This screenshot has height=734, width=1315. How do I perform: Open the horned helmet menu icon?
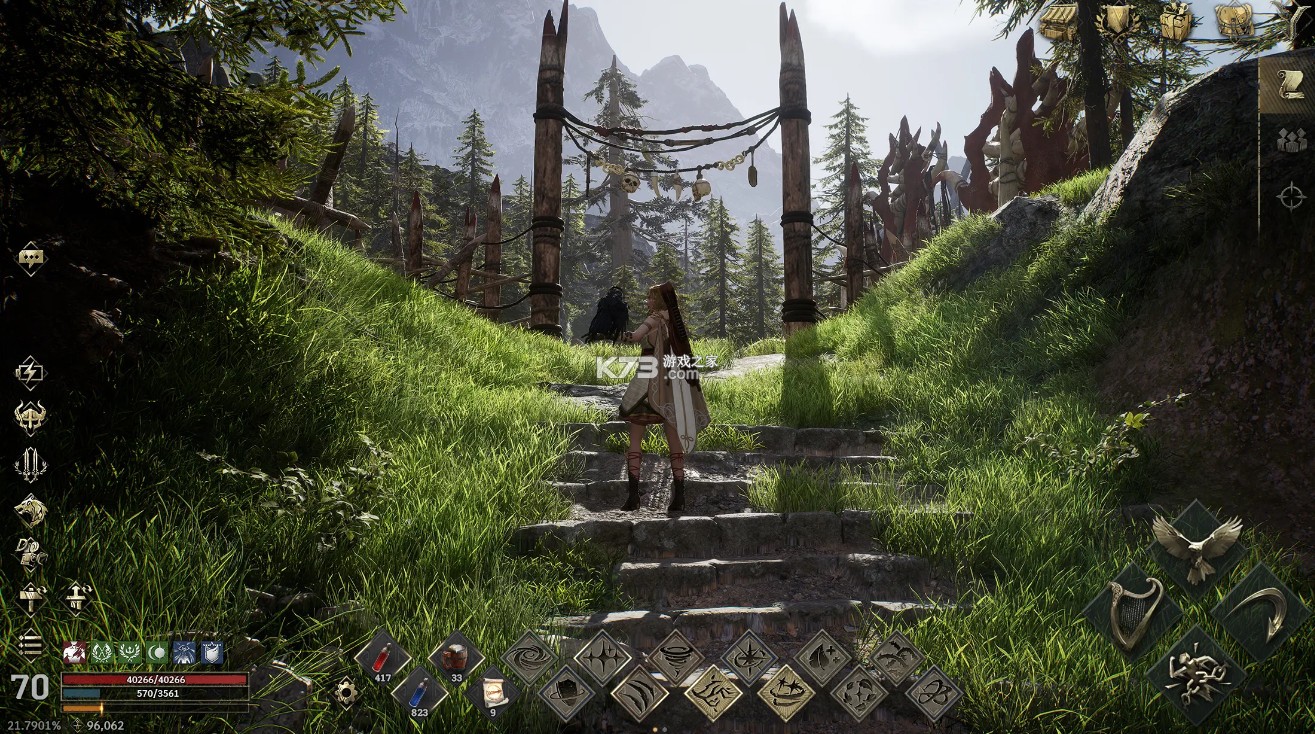[x=30, y=416]
